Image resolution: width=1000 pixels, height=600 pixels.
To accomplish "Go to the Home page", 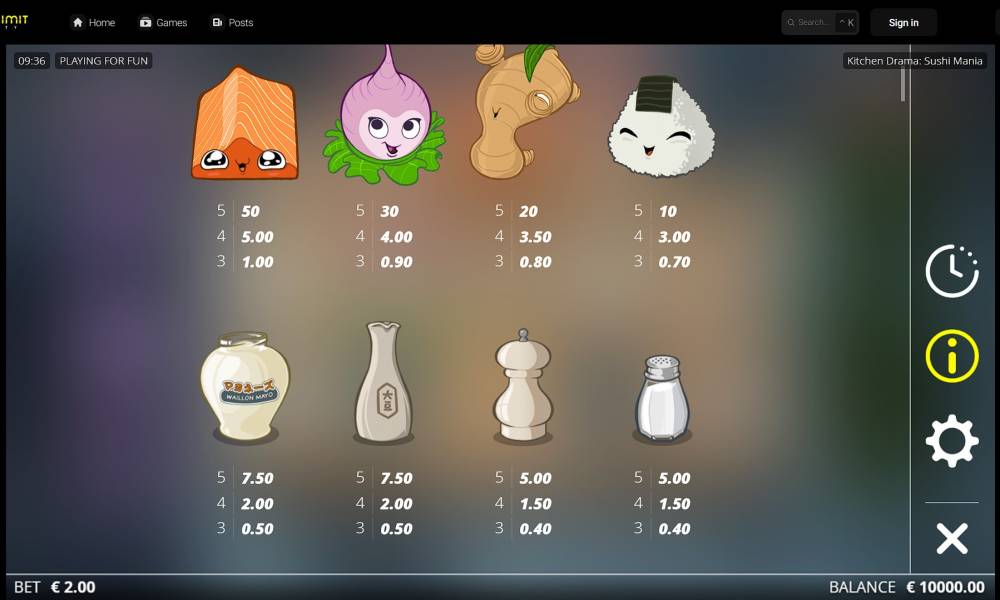I will tap(93, 22).
